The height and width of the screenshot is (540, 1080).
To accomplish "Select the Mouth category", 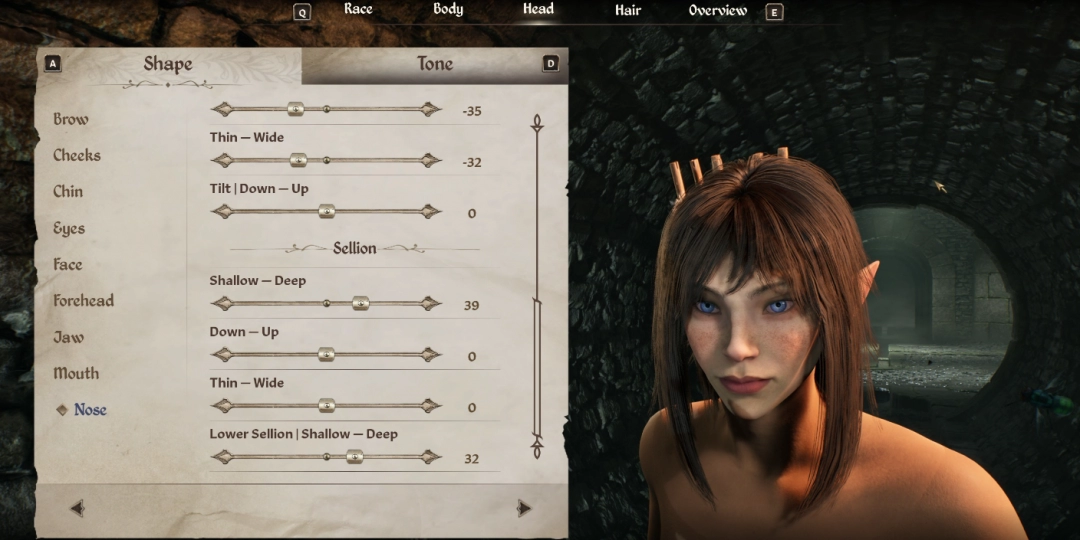I will (76, 373).
